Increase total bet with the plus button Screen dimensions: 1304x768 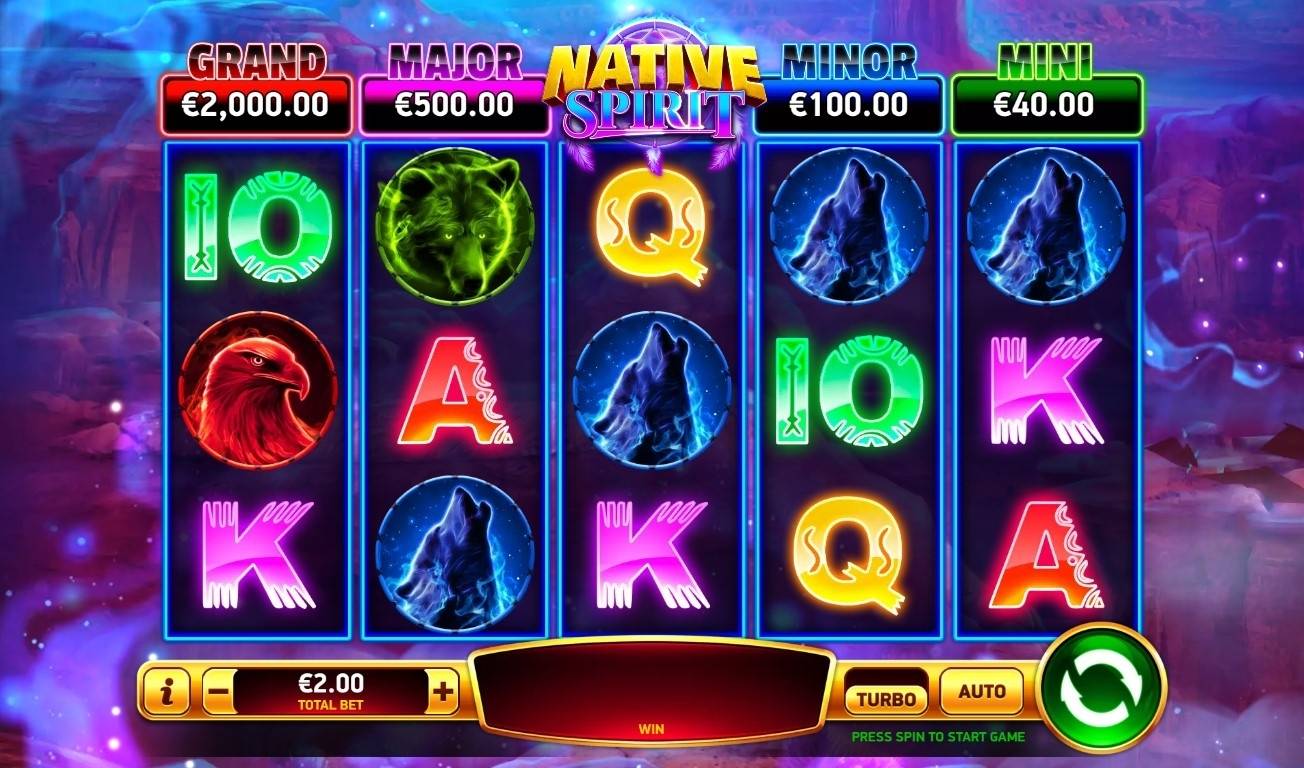pyautogui.click(x=444, y=691)
